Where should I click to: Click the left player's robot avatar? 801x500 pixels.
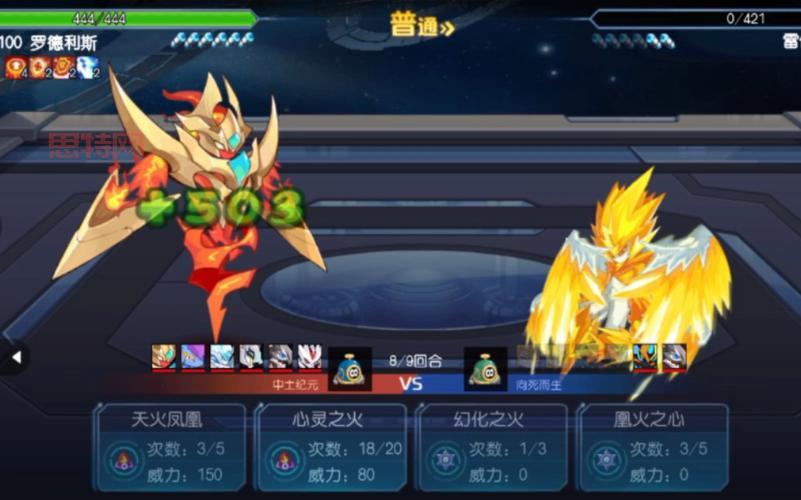tap(350, 368)
